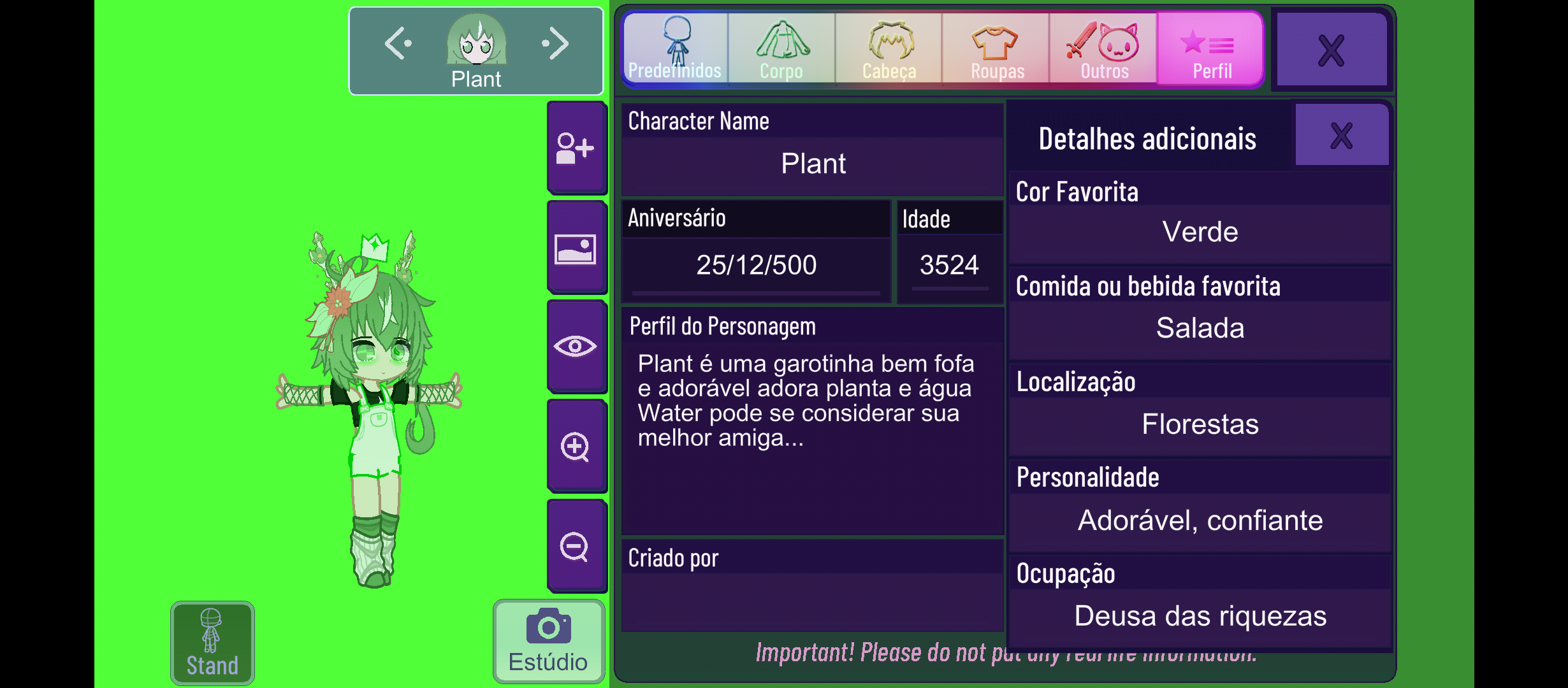Toggle UI visibility with the eye icon
This screenshot has height=688, width=1568.
576,346
